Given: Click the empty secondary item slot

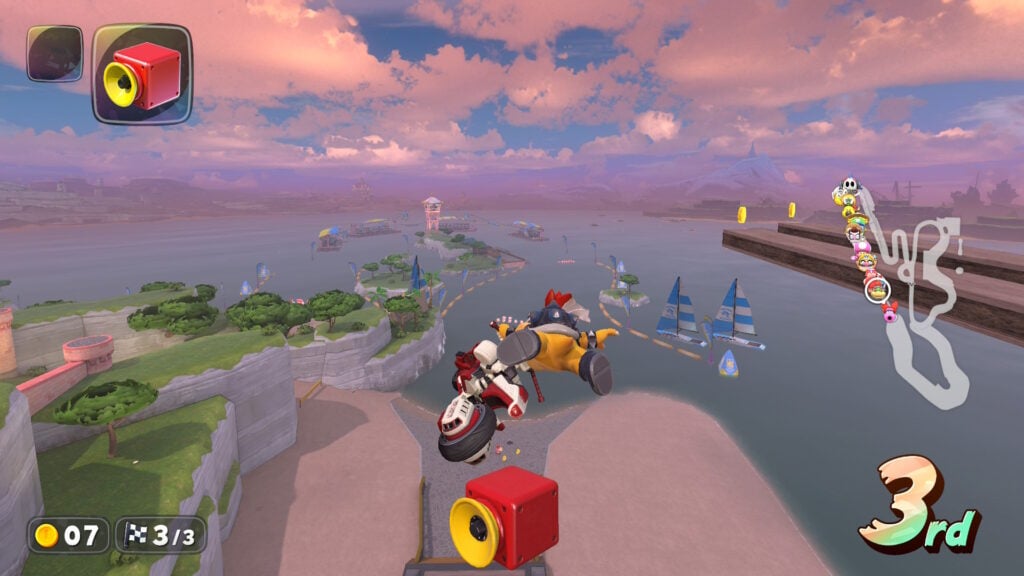Looking at the screenshot, I should [x=54, y=53].
